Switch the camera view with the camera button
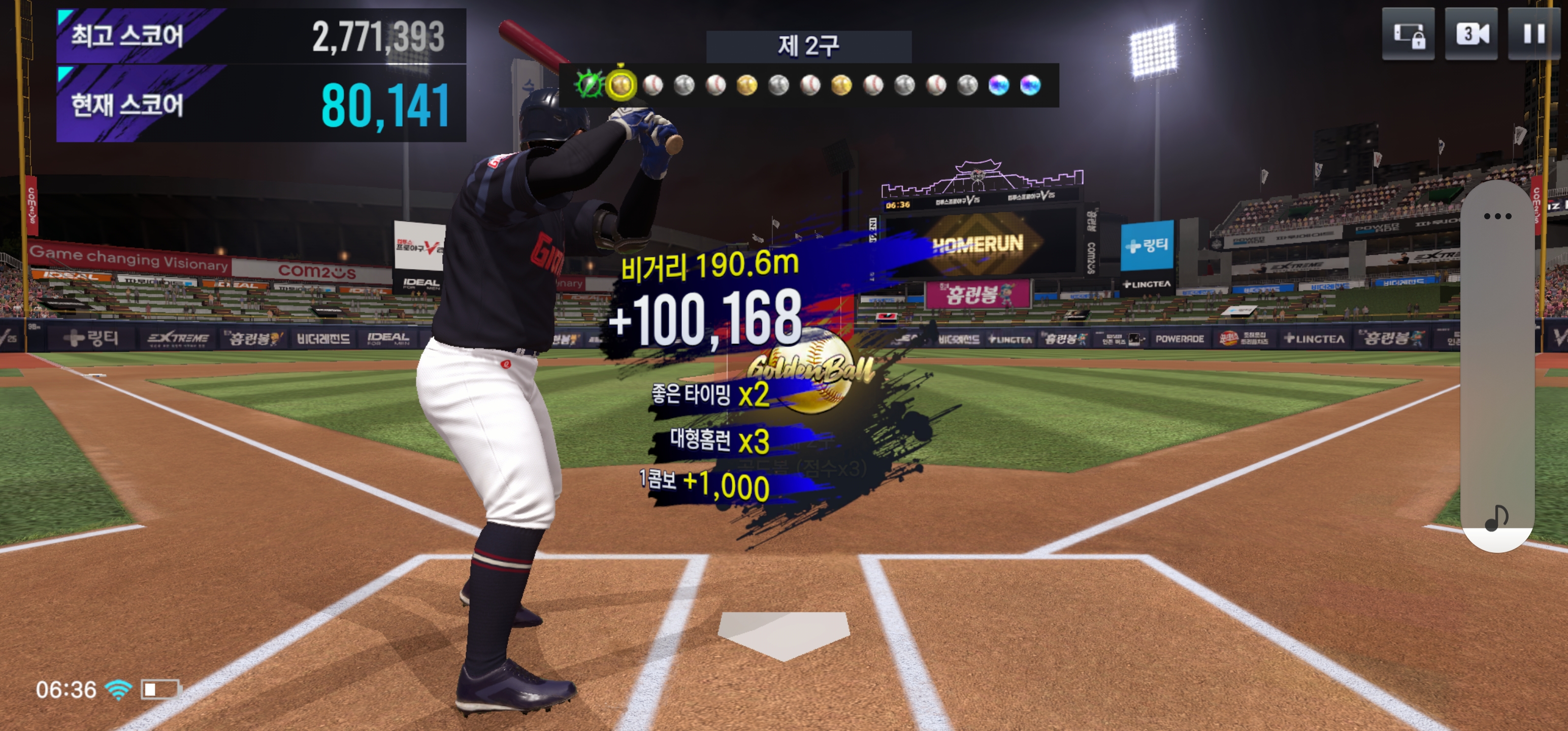 pos(1471,34)
